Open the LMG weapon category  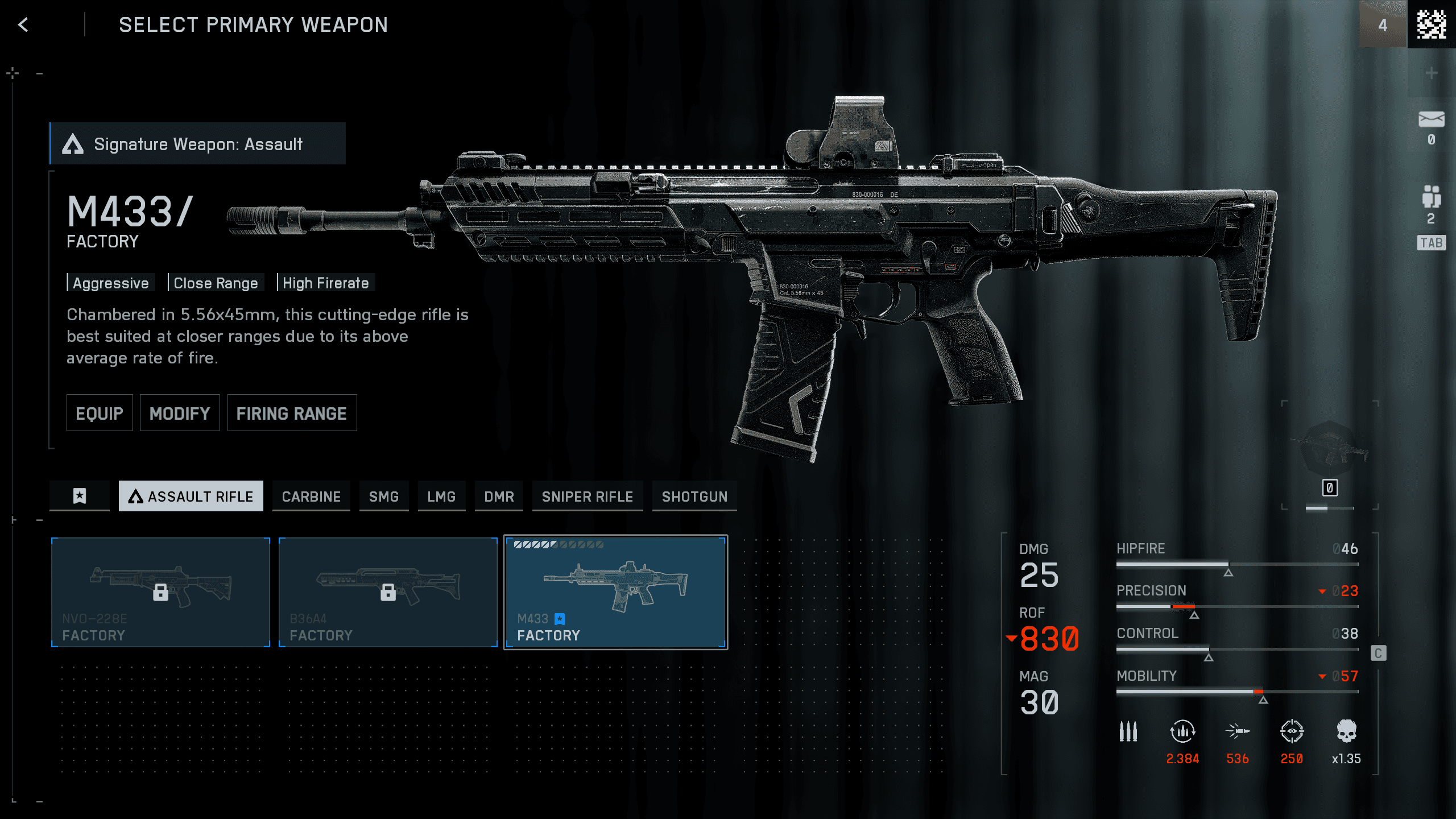pos(441,496)
